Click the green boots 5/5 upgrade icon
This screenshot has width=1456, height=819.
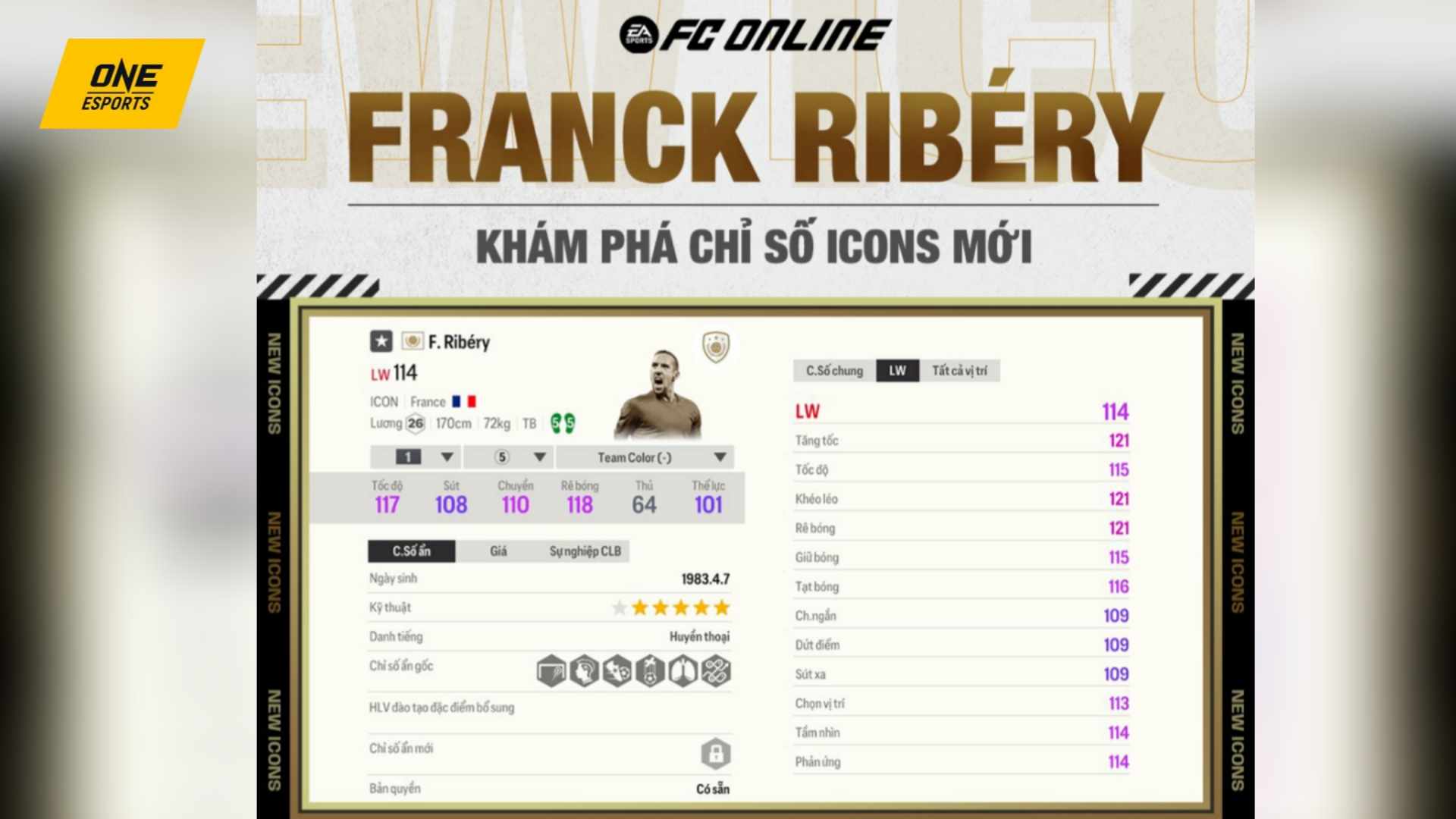pos(563,424)
